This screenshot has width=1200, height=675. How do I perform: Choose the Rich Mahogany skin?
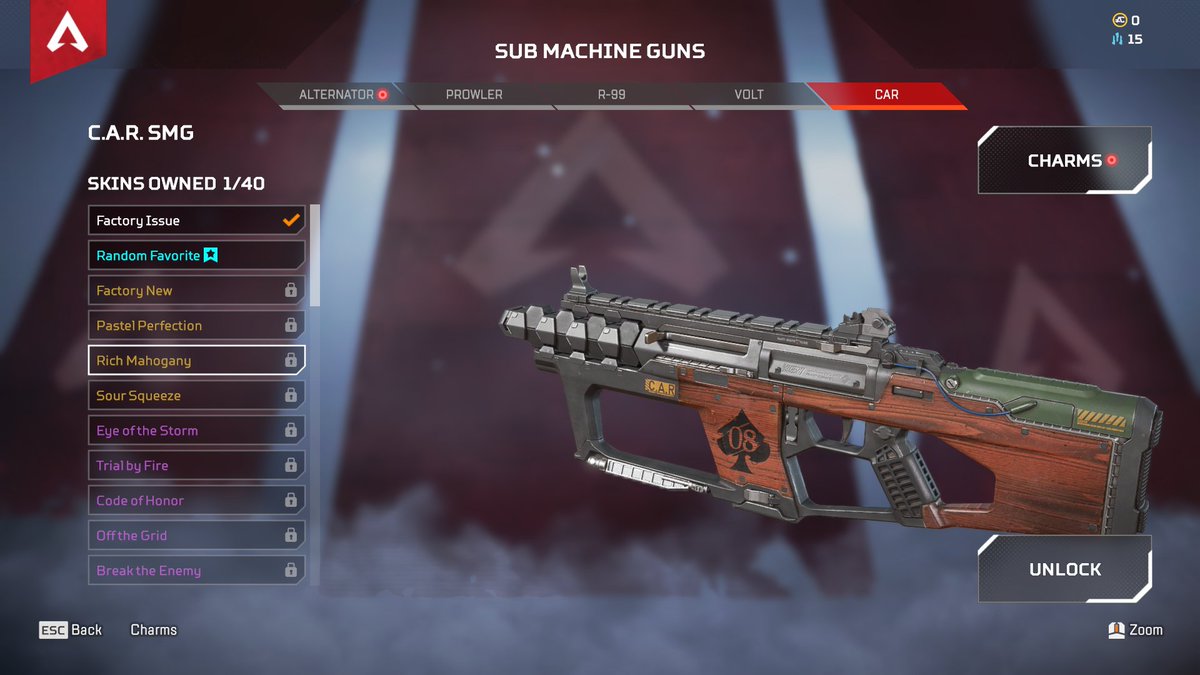196,361
